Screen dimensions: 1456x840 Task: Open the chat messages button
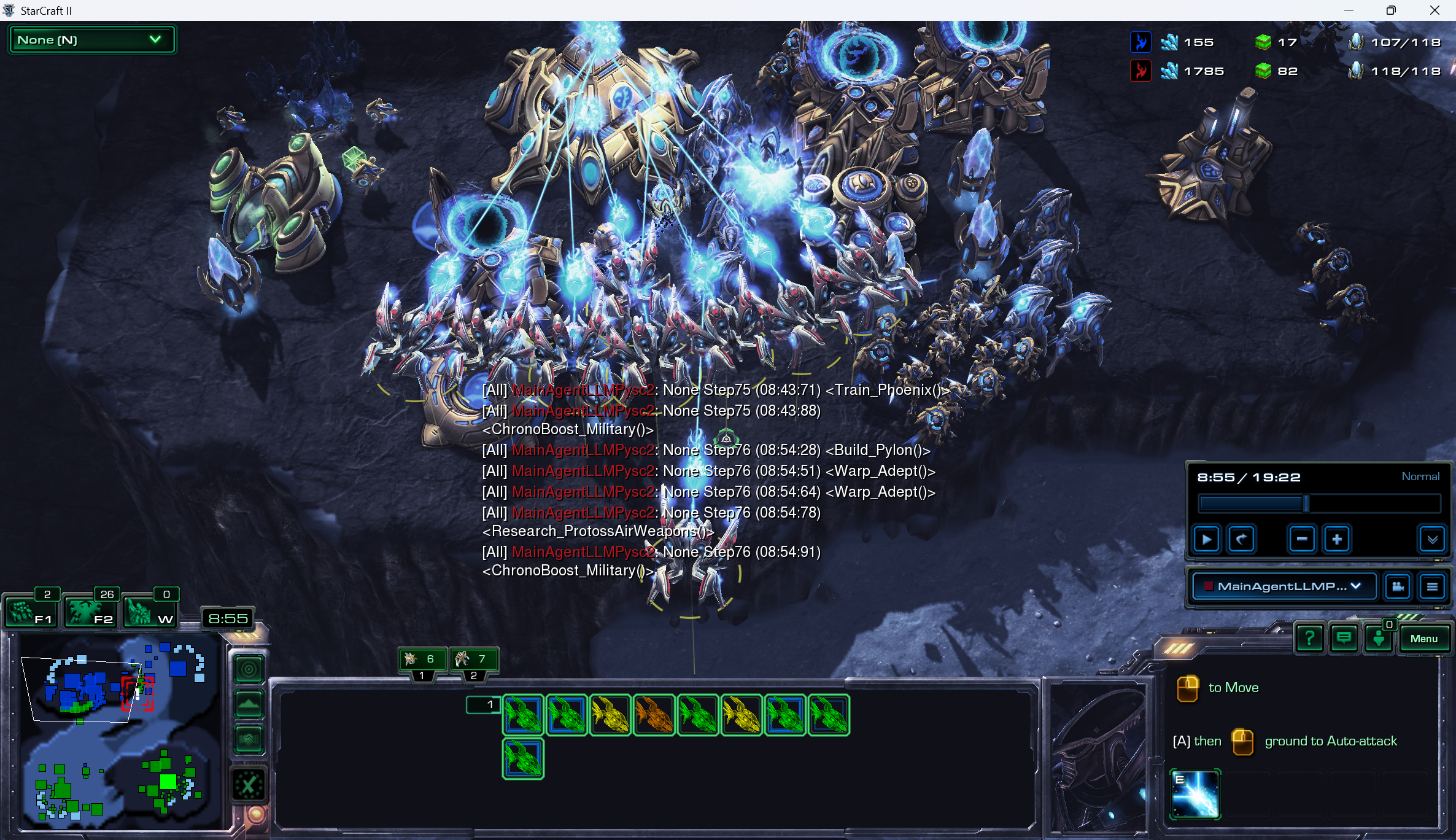point(1344,639)
